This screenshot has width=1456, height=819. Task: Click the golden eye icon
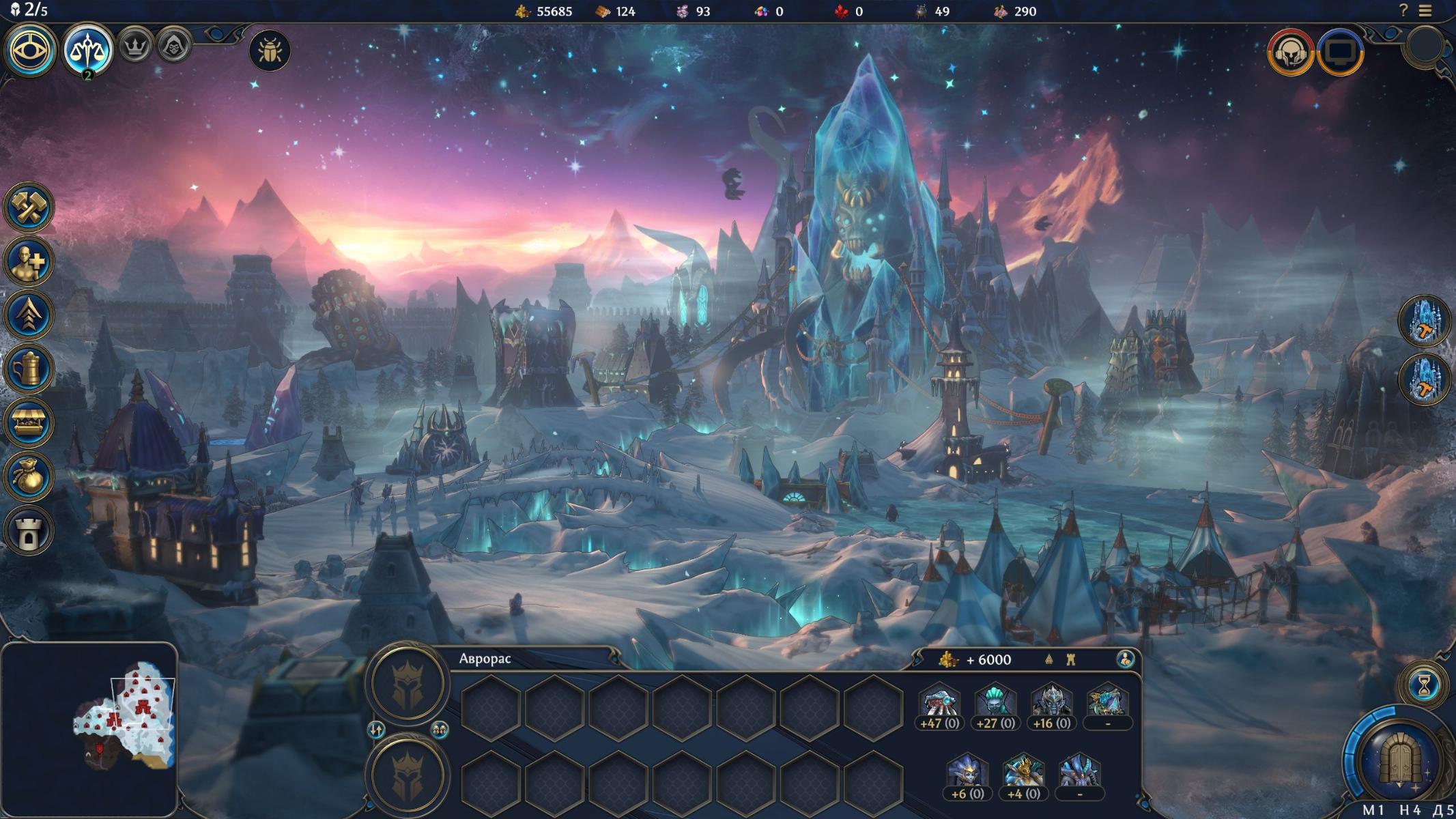tap(30, 50)
